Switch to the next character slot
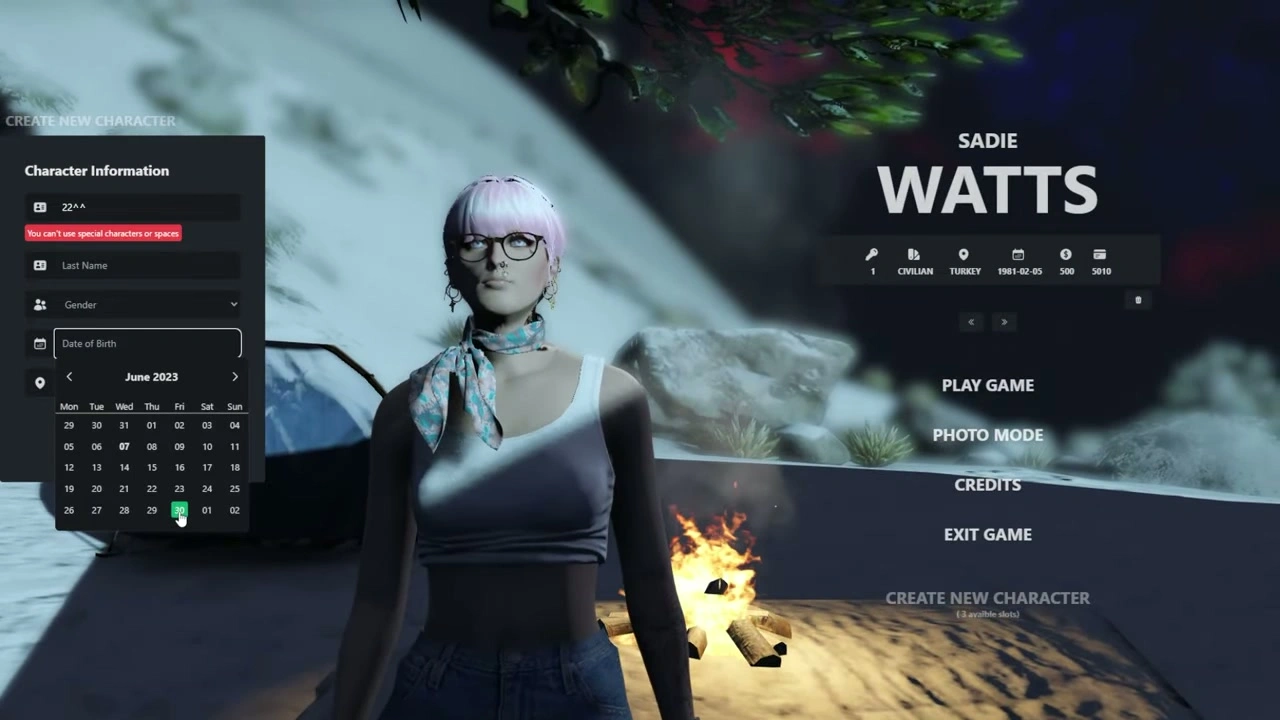 [x=1004, y=322]
